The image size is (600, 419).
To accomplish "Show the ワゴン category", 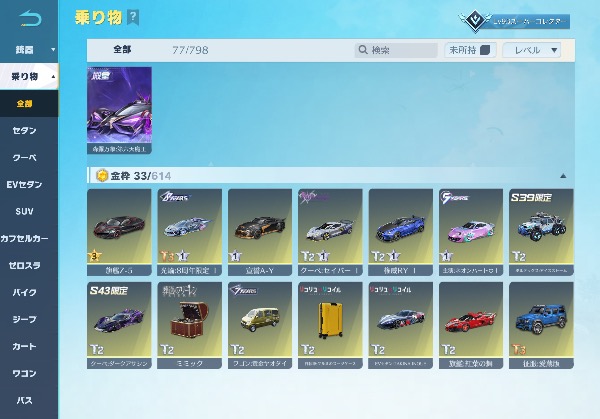I will click(25, 374).
